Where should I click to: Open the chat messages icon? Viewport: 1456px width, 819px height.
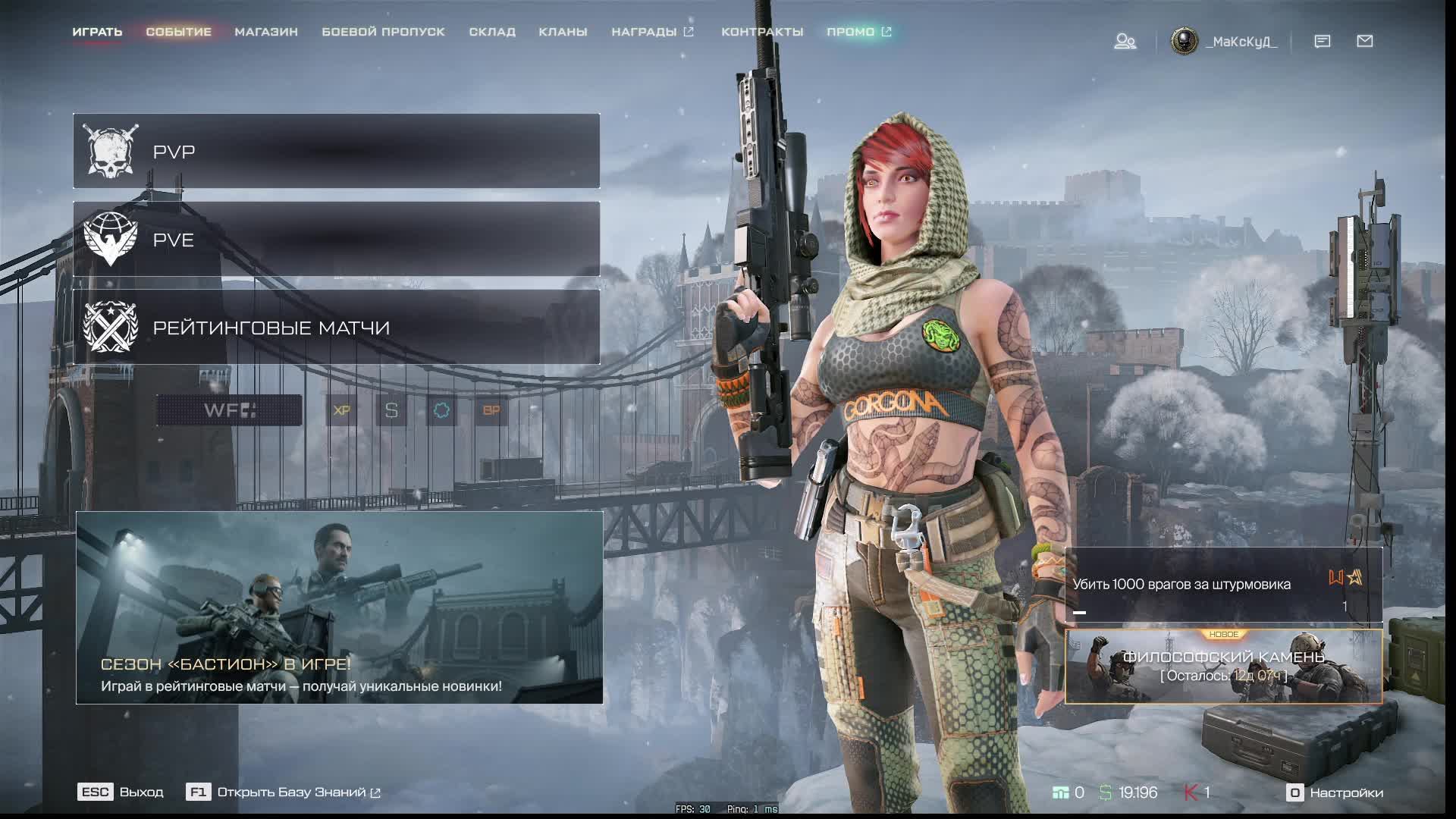pyautogui.click(x=1323, y=42)
